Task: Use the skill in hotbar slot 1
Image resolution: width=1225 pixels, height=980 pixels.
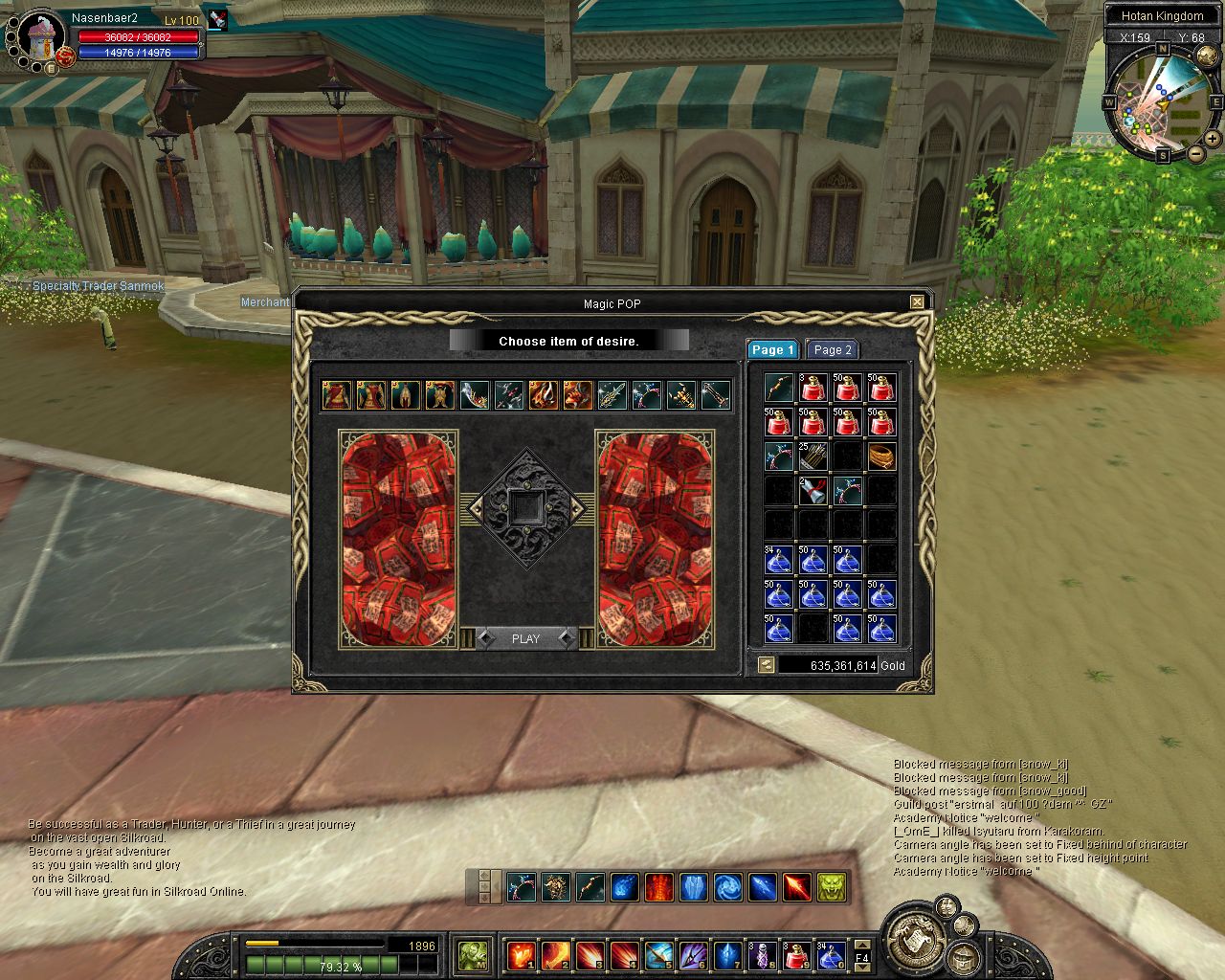Action: (521, 954)
